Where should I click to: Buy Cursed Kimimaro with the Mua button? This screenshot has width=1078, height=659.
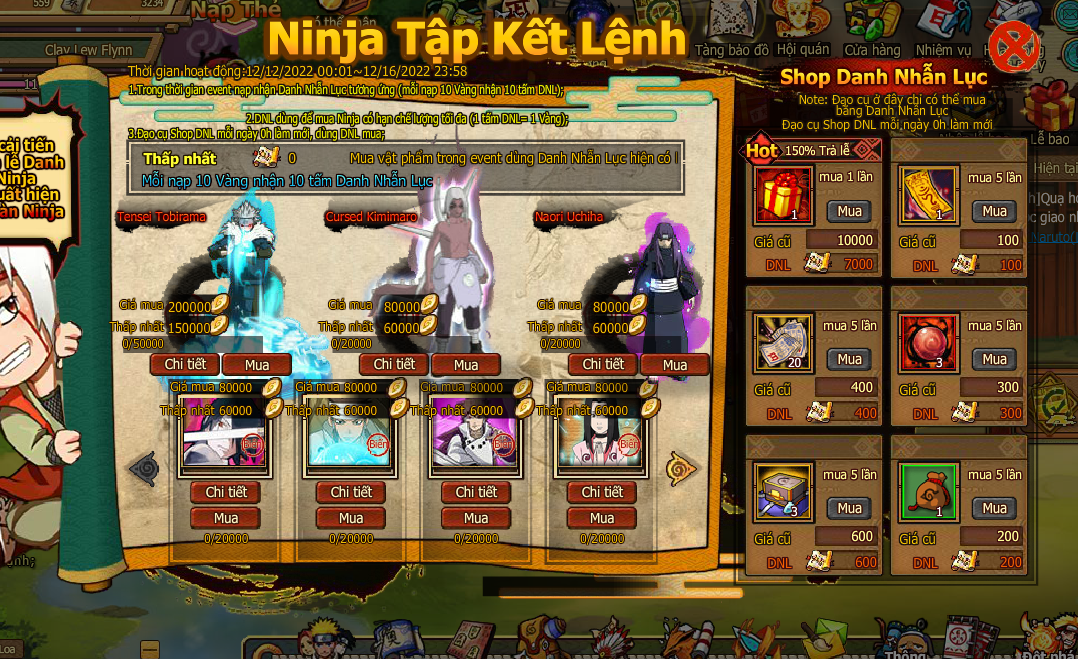[x=466, y=365]
